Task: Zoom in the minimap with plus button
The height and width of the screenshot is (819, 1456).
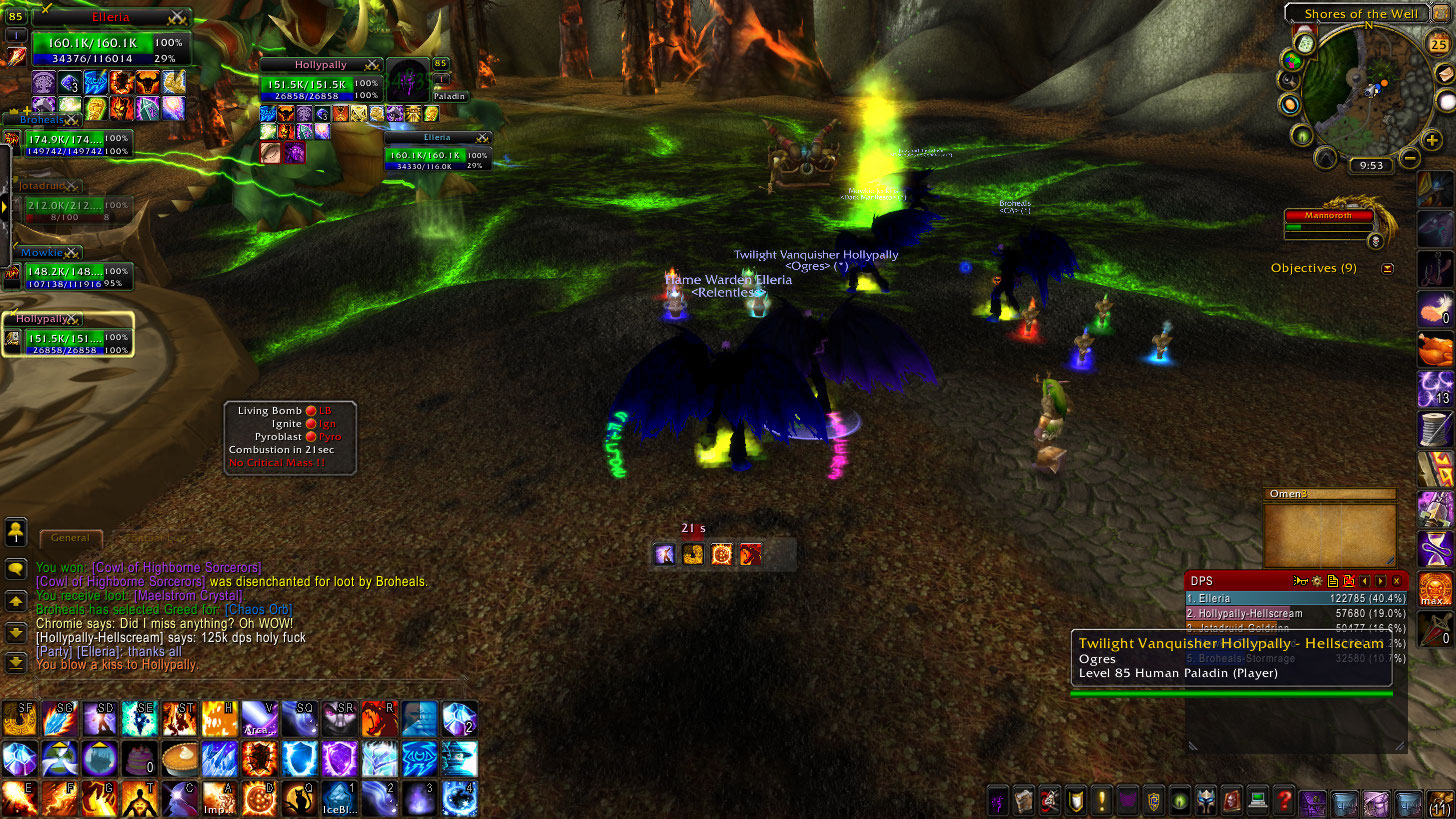Action: 1434,141
